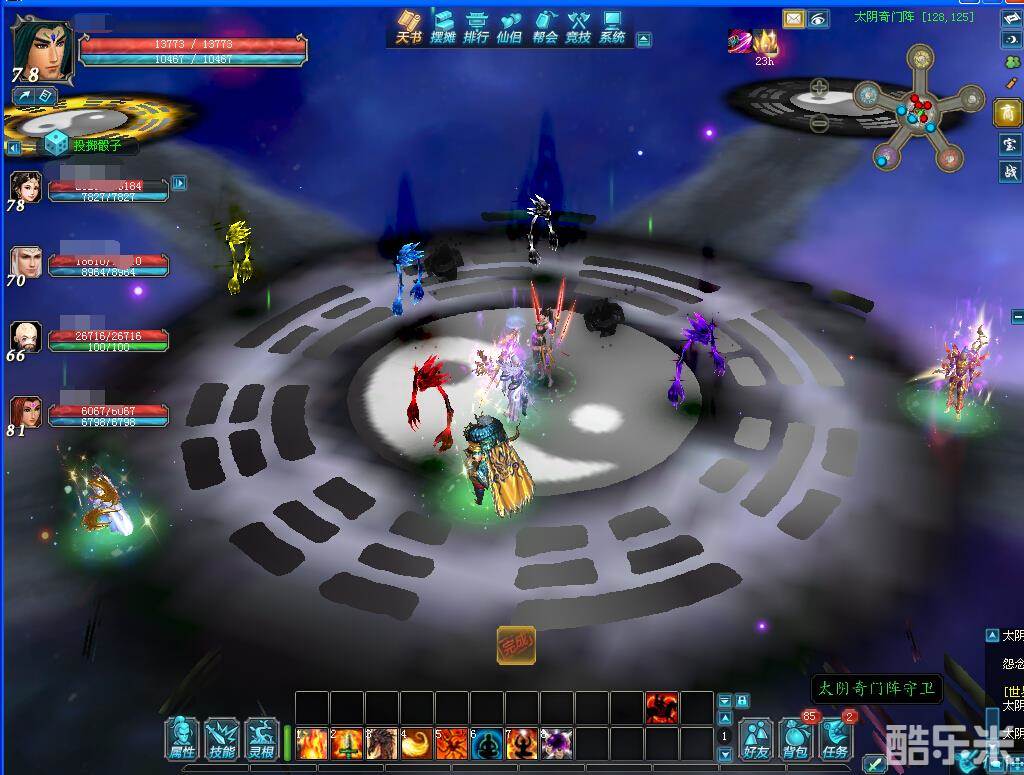Toggle the eye visibility icon
The height and width of the screenshot is (775, 1024).
coord(818,18)
